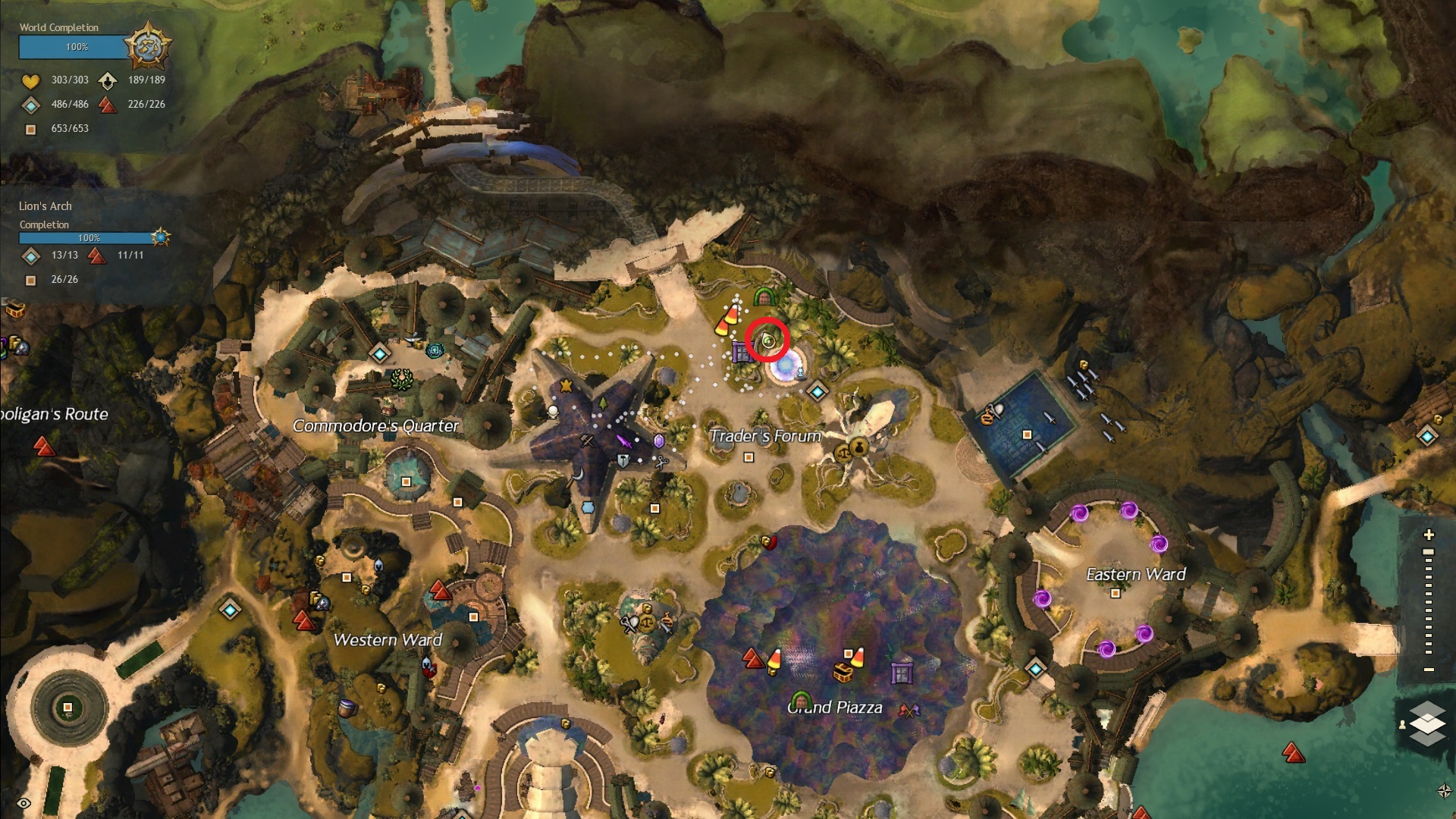The height and width of the screenshot is (819, 1456).
Task: Zoom out with the map minus button
Action: 1429,670
